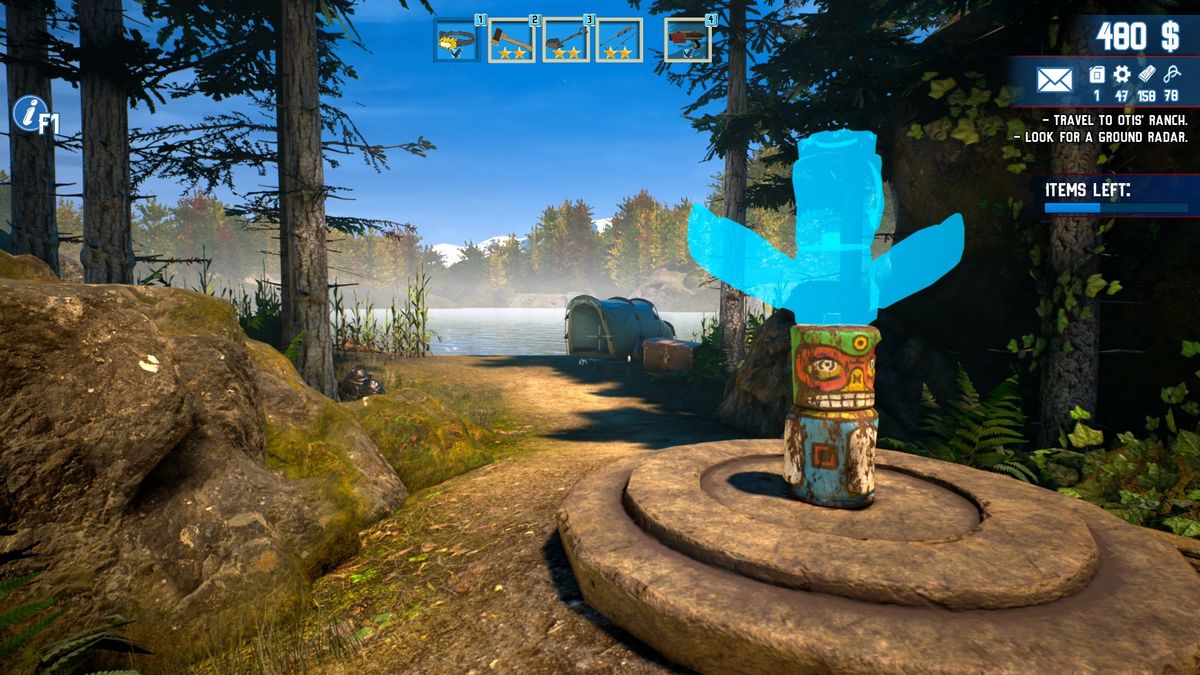Select the thin metal rods tool slot
Viewport: 1200px width, 675px height.
click(x=619, y=41)
